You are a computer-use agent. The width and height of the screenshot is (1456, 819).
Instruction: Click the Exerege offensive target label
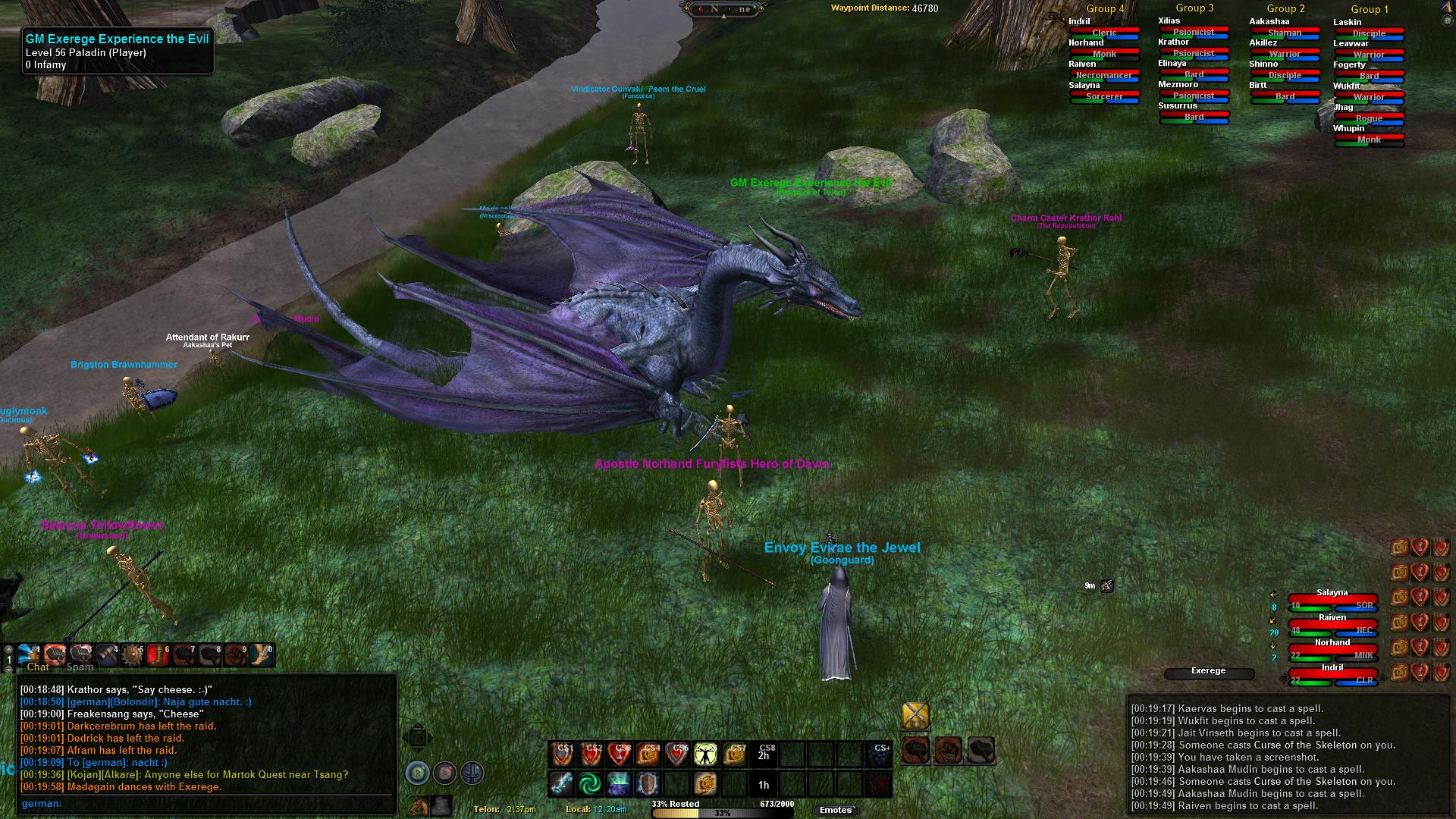pyautogui.click(x=1208, y=671)
